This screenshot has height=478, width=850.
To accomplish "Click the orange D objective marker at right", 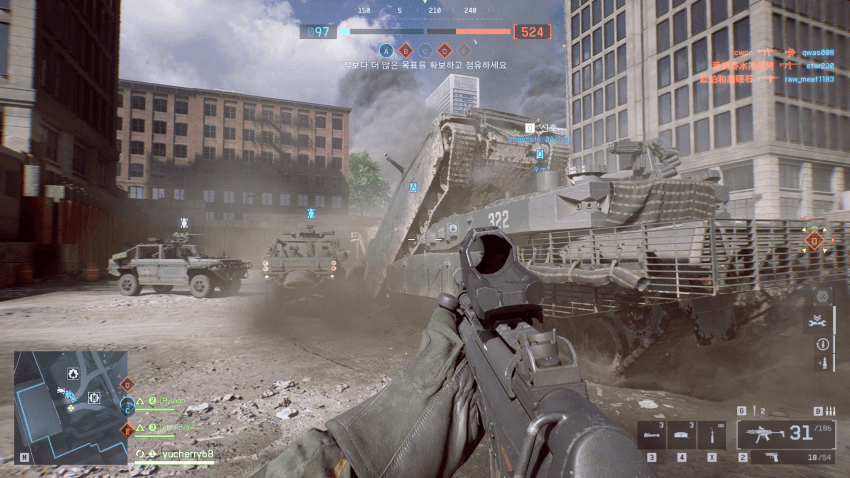I will click(x=814, y=240).
